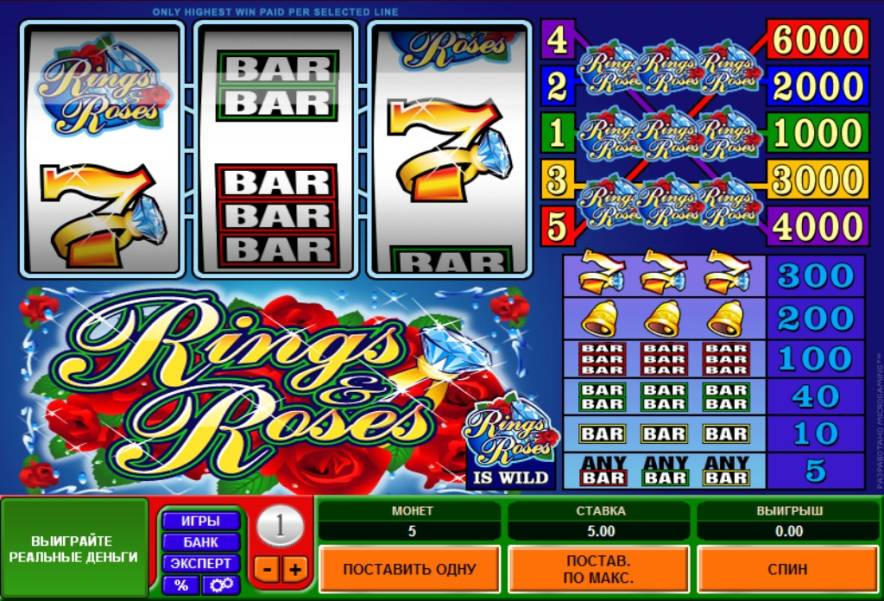Open the ИГРЫ games menu
The height and width of the screenshot is (601, 884).
(200, 521)
